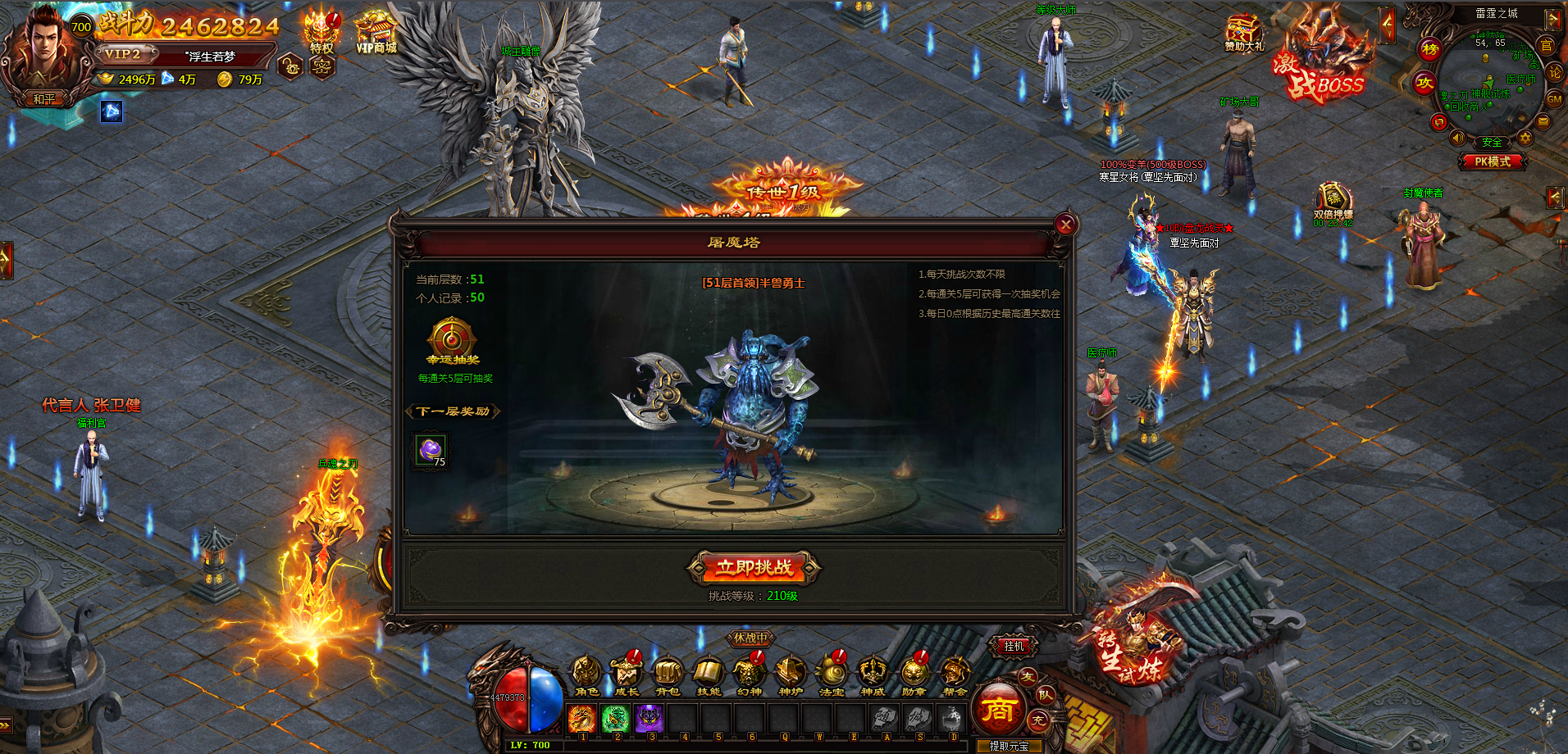Open the 特权 privileges icon

321,33
